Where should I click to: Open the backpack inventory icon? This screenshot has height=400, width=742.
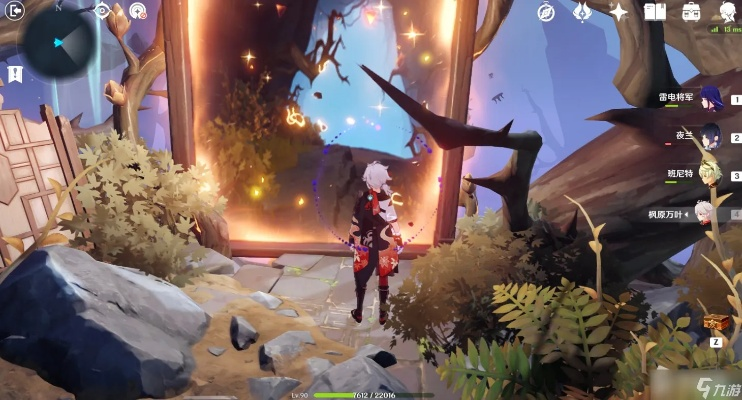coord(691,12)
